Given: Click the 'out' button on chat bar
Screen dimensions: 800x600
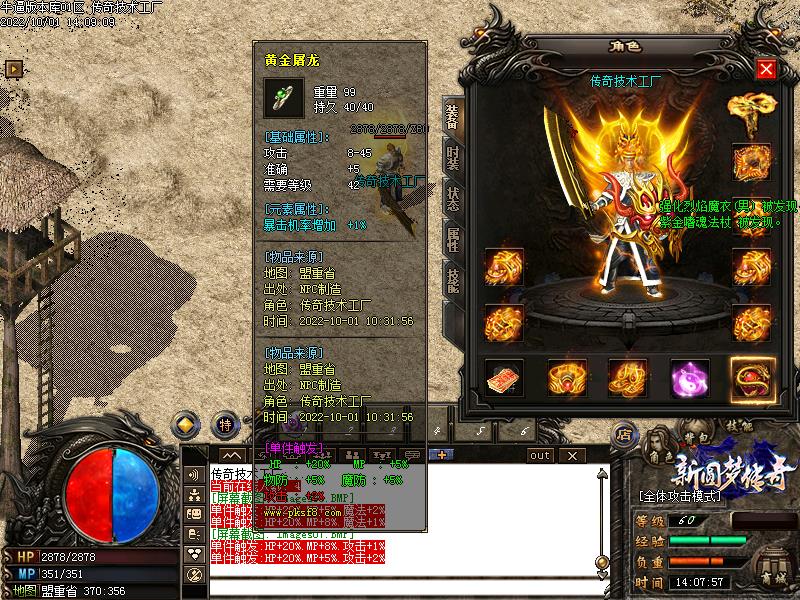Looking at the screenshot, I should click(540, 455).
